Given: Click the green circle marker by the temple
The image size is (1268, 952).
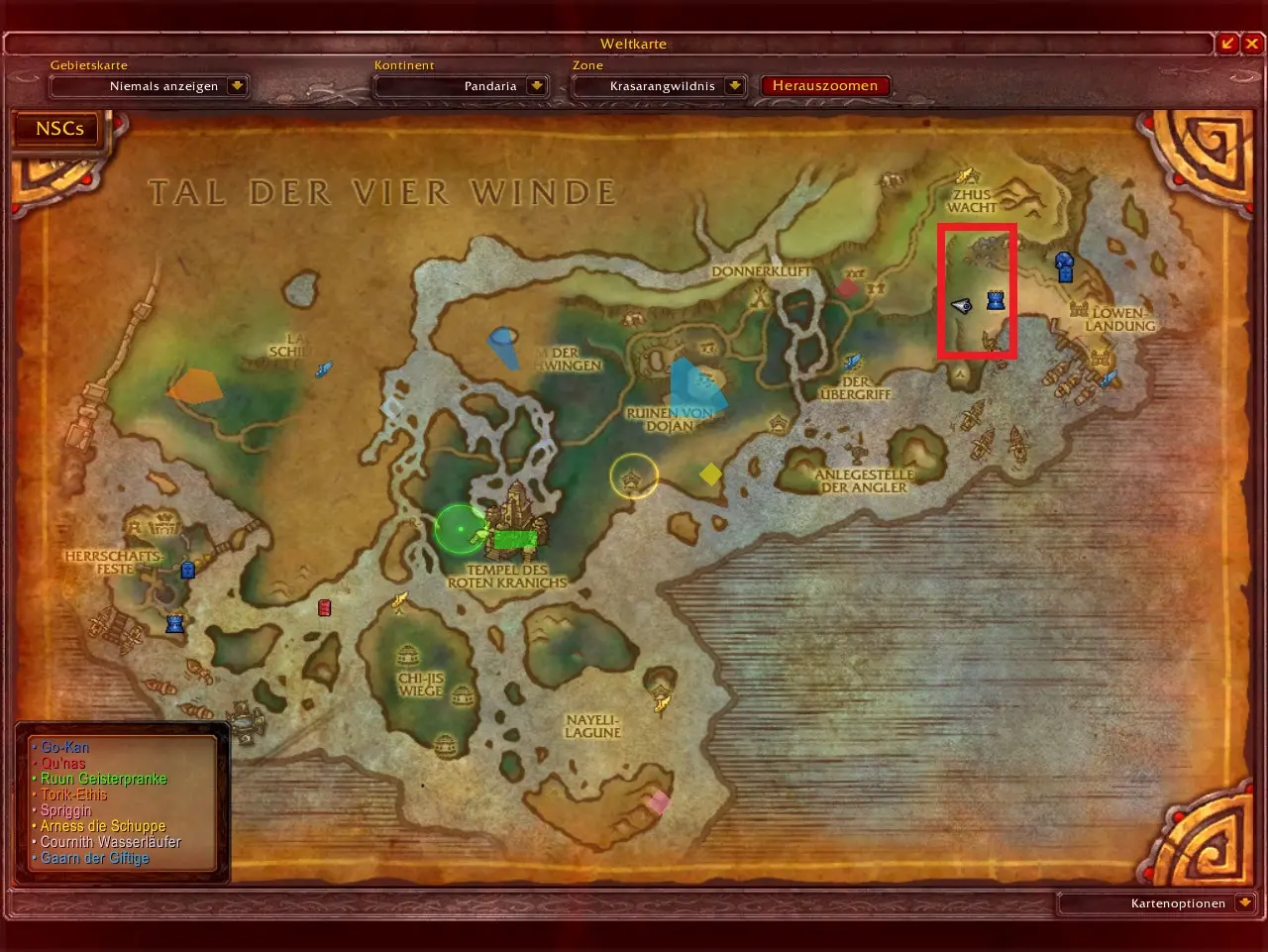Looking at the screenshot, I should click(460, 528).
